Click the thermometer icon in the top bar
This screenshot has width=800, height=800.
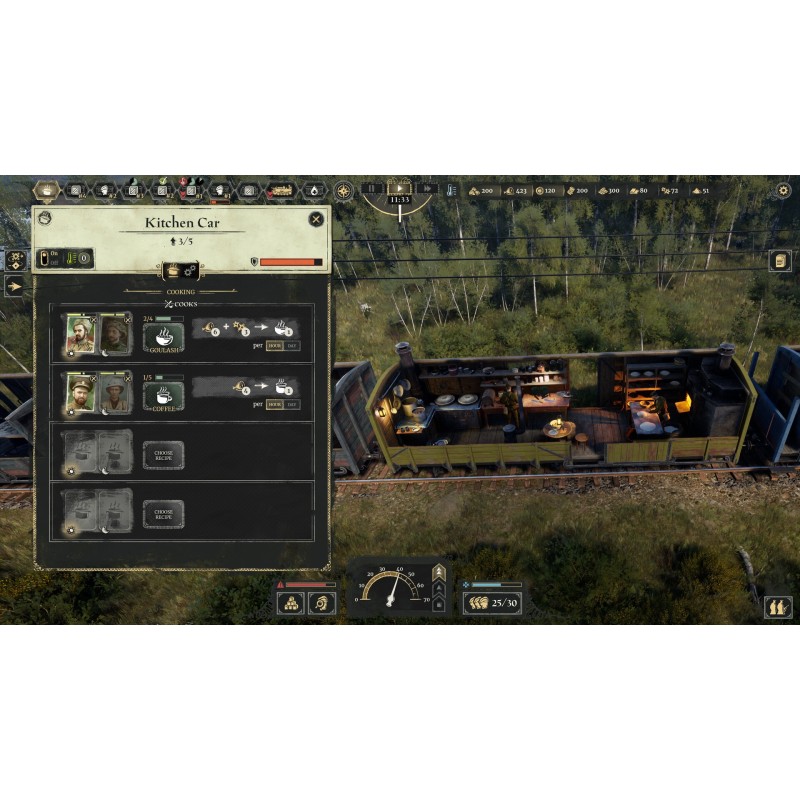pos(452,189)
